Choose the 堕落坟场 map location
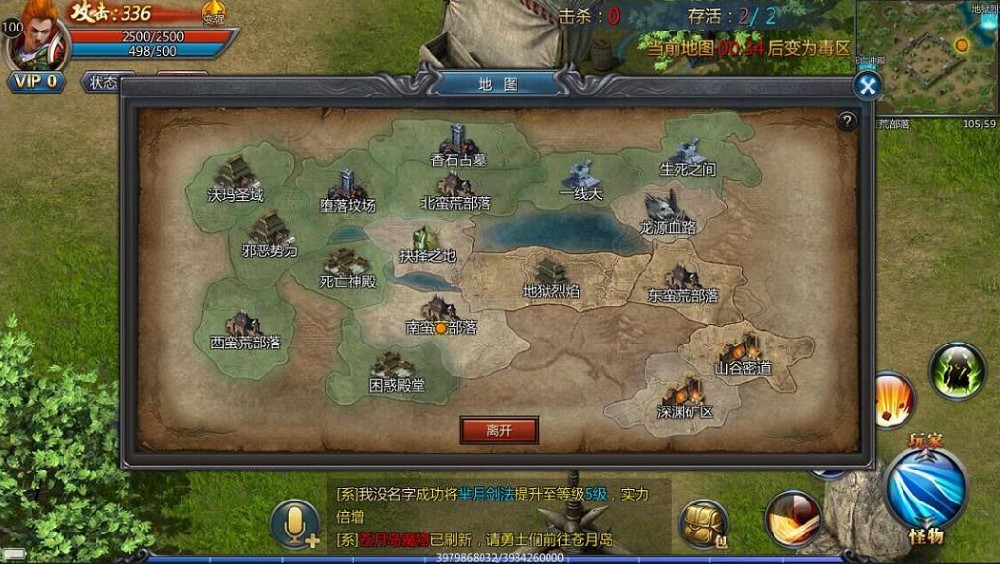 (x=348, y=189)
